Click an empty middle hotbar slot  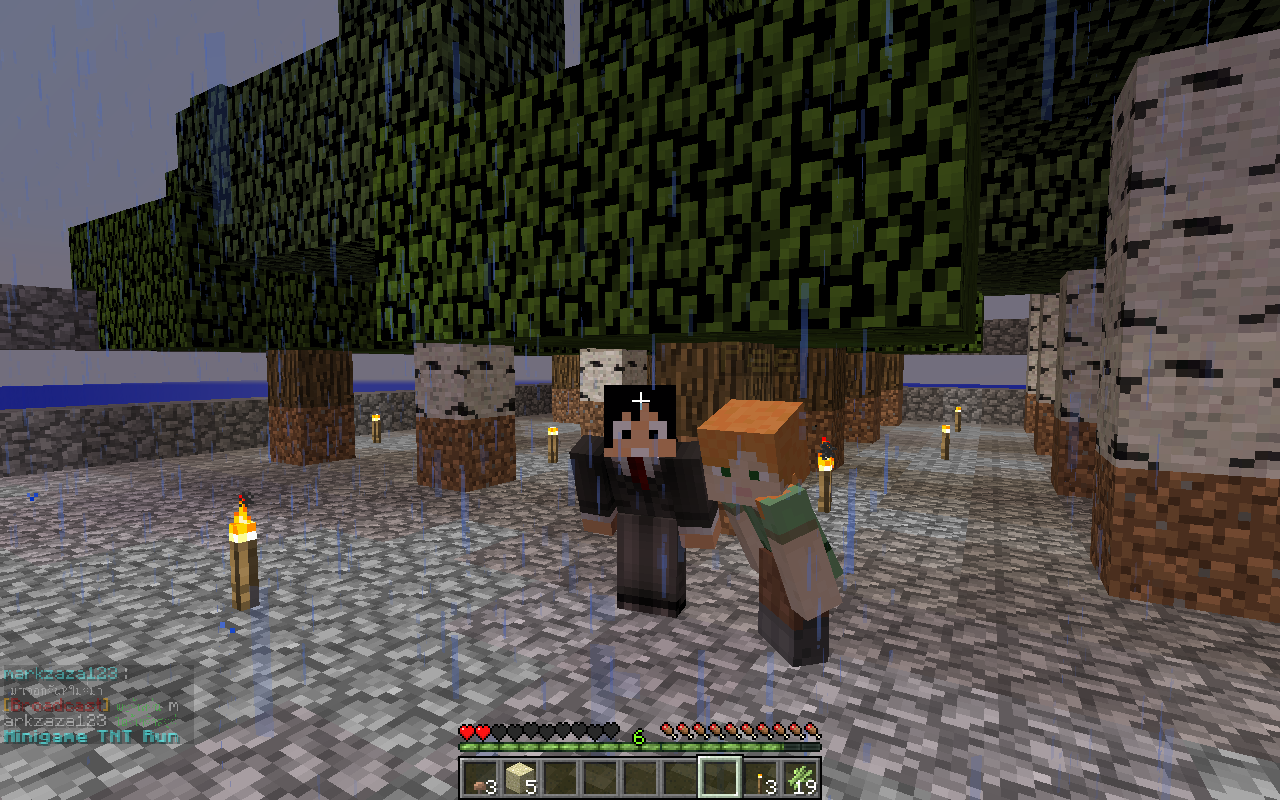coord(598,778)
